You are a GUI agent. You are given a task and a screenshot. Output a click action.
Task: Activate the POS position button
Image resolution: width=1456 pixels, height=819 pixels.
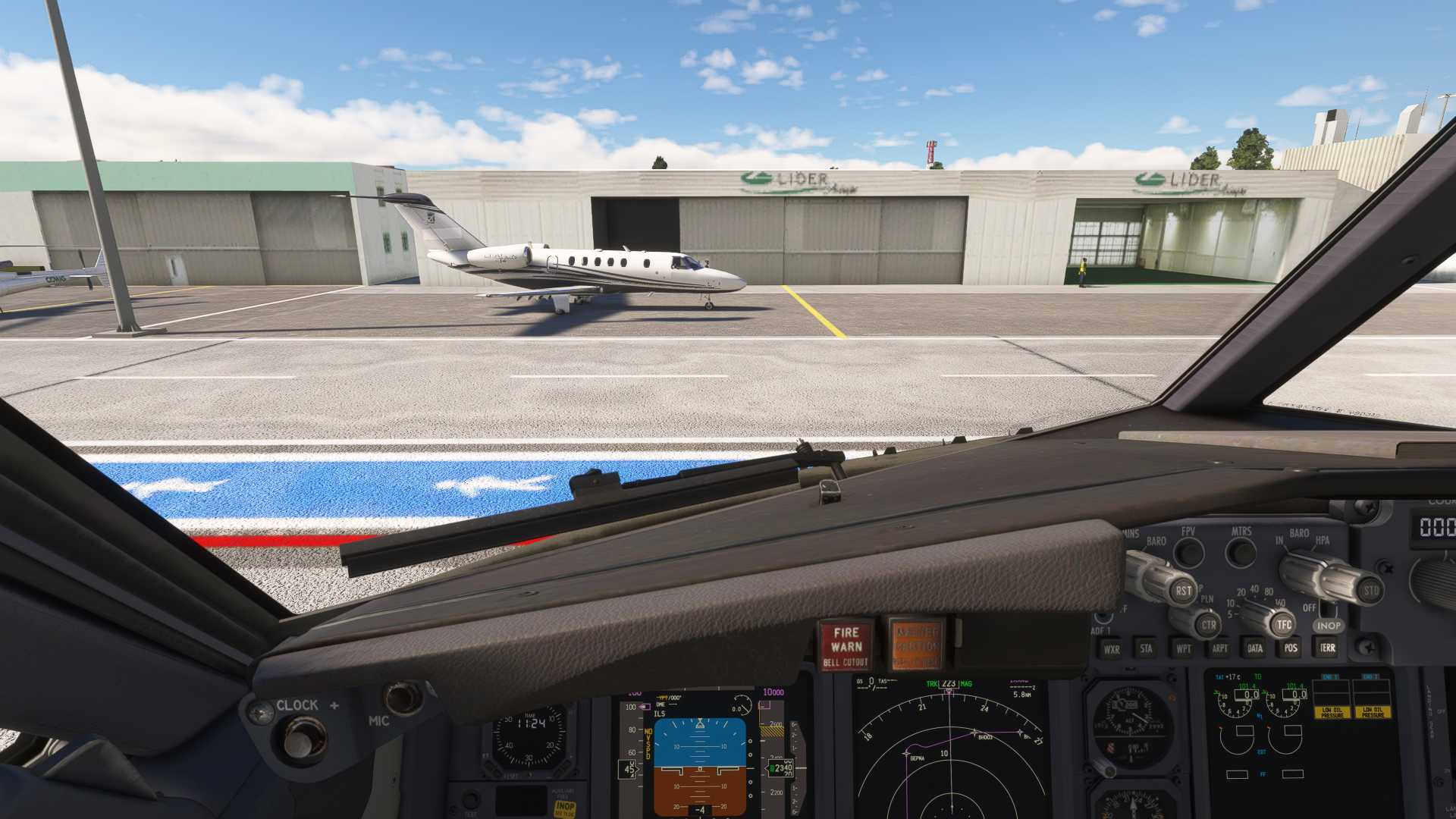pyautogui.click(x=1291, y=648)
